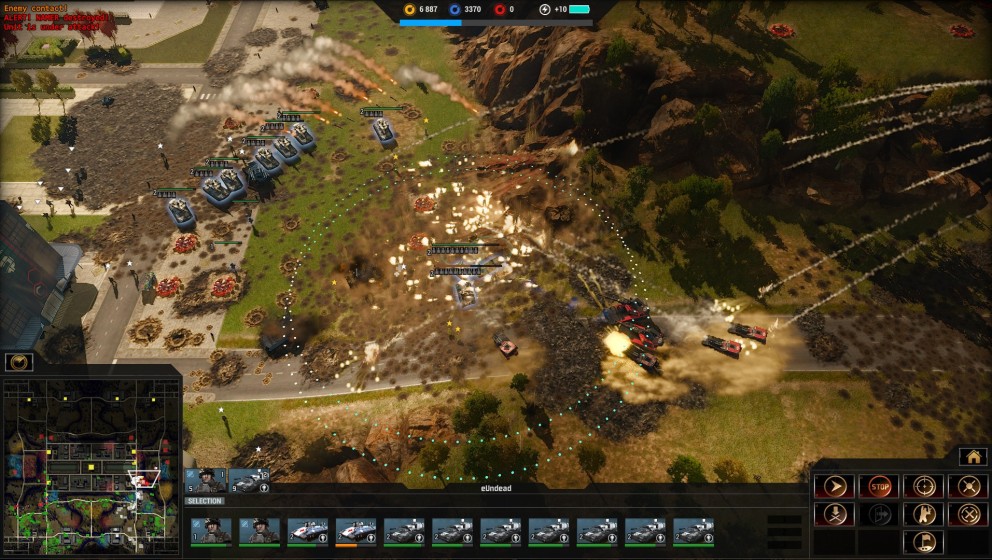Choose the last tank in the selection row
The width and height of the screenshot is (992, 560).
[x=693, y=531]
